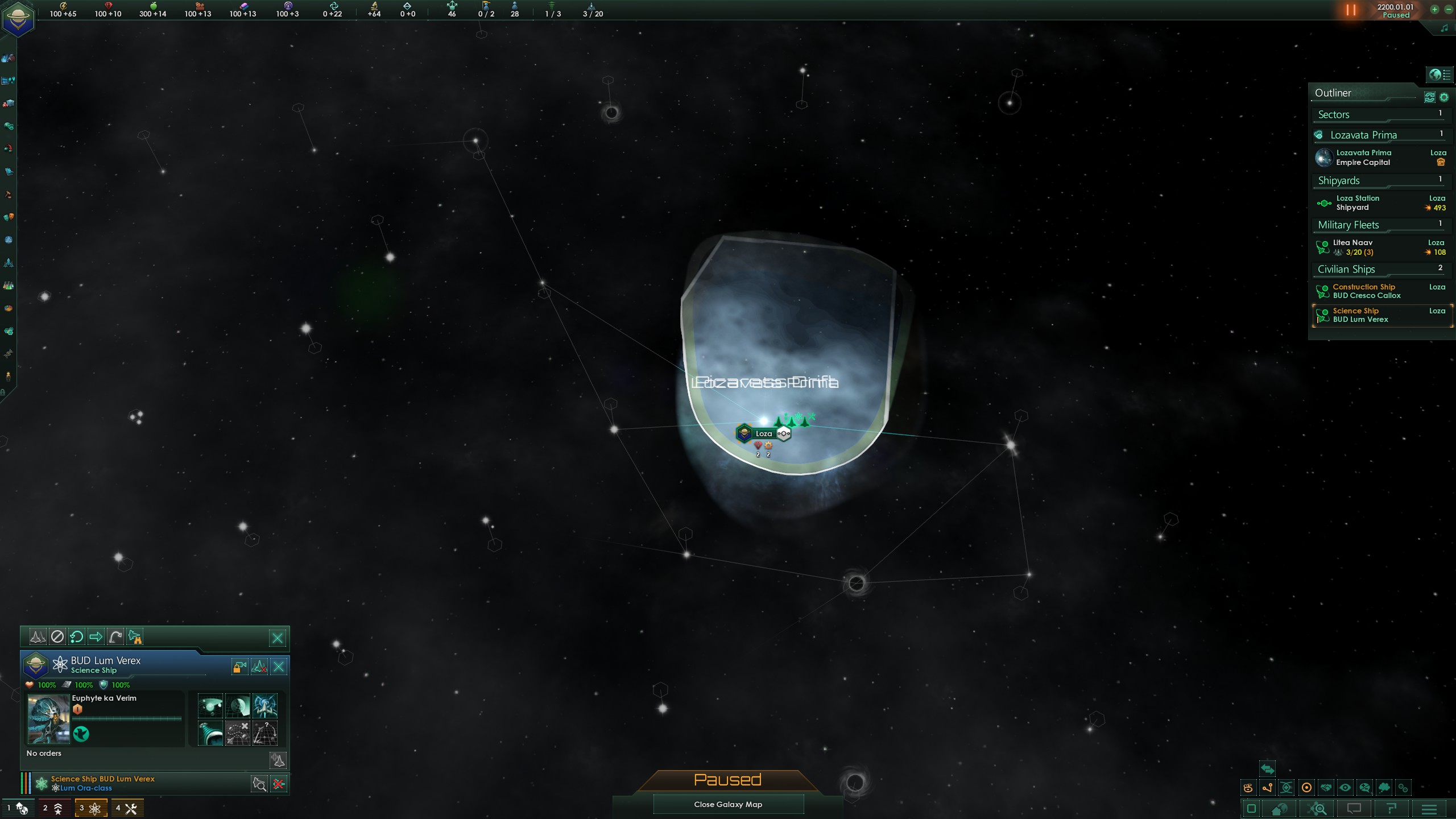
Task: Toggle ship audio alerts (waveform with red X)
Action: click(259, 666)
